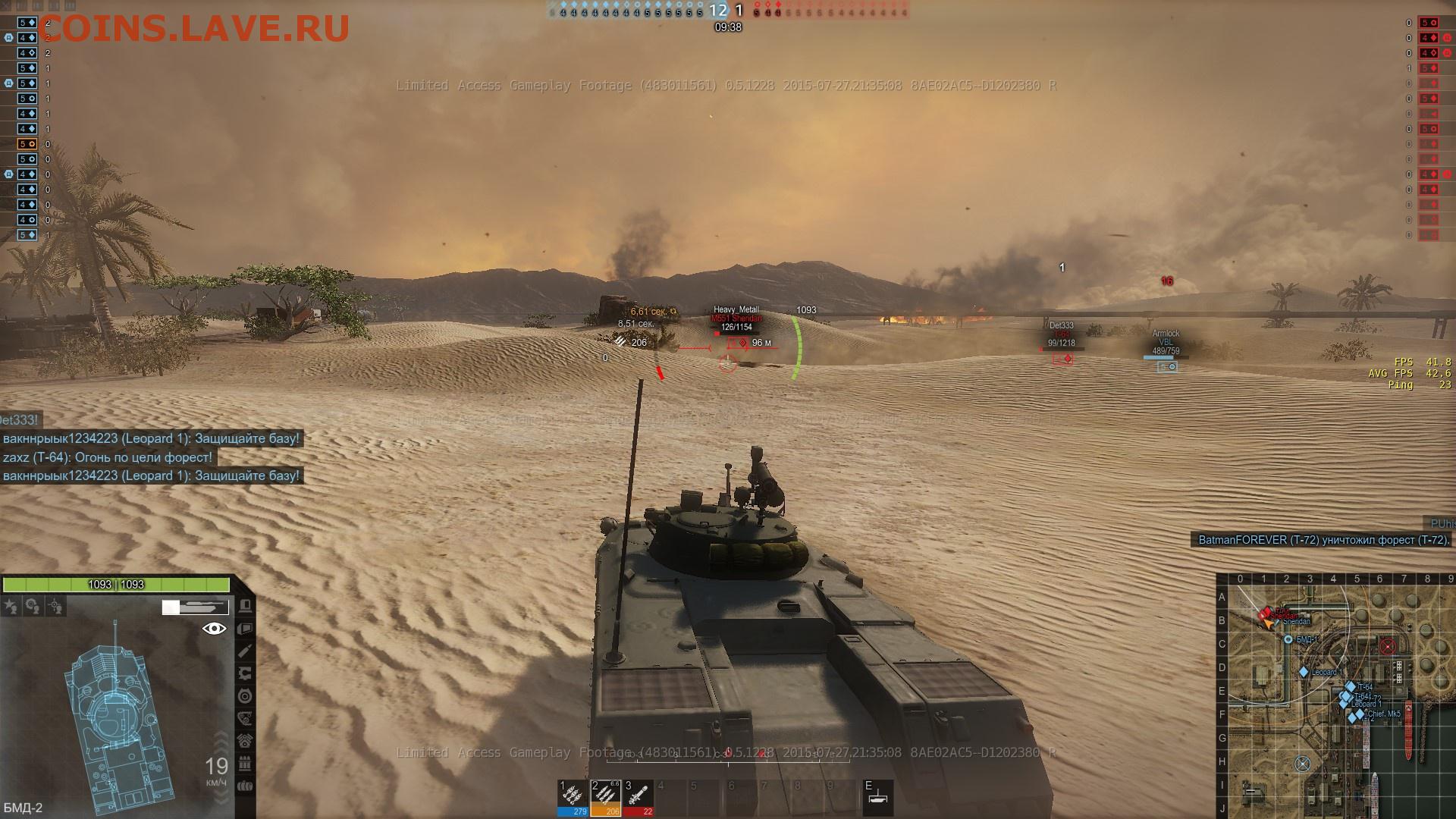1456x819 pixels.
Task: Select the shell module status icon
Action: [245, 651]
